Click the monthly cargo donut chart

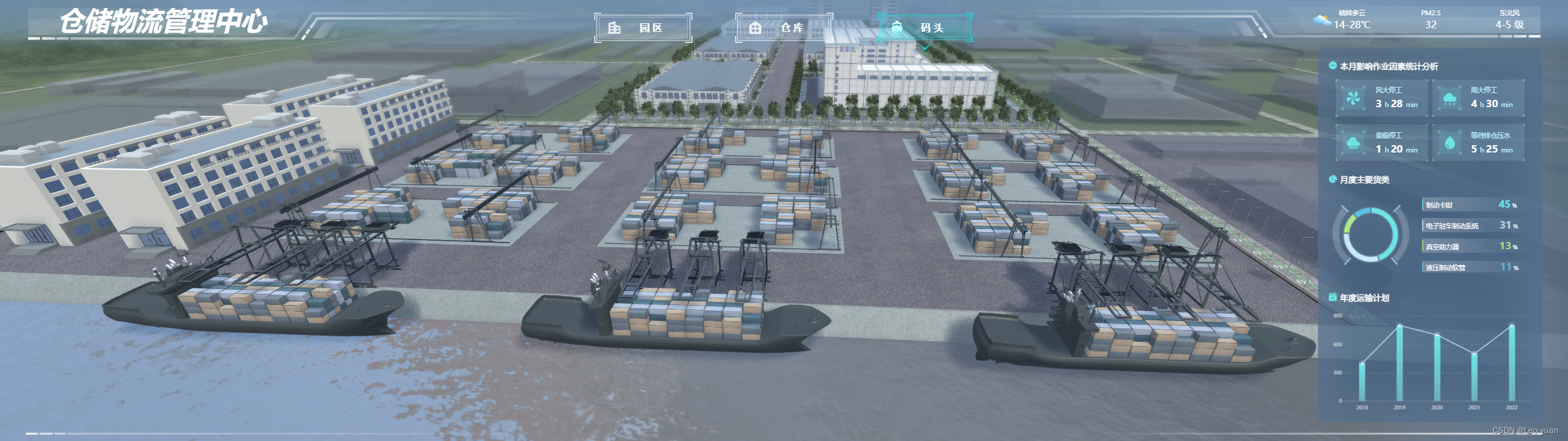pos(1371,235)
